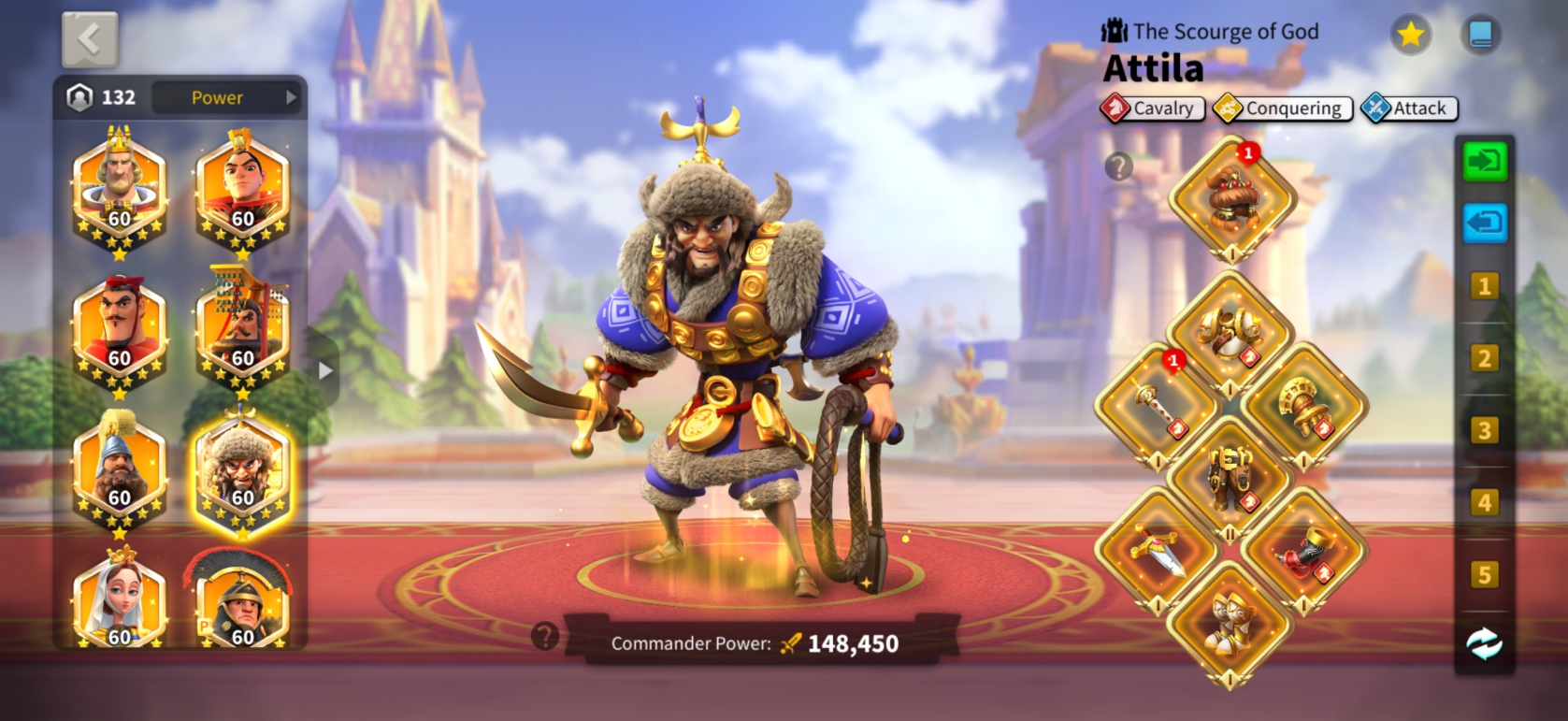Open the weapon staff equipment slot

(1157, 406)
